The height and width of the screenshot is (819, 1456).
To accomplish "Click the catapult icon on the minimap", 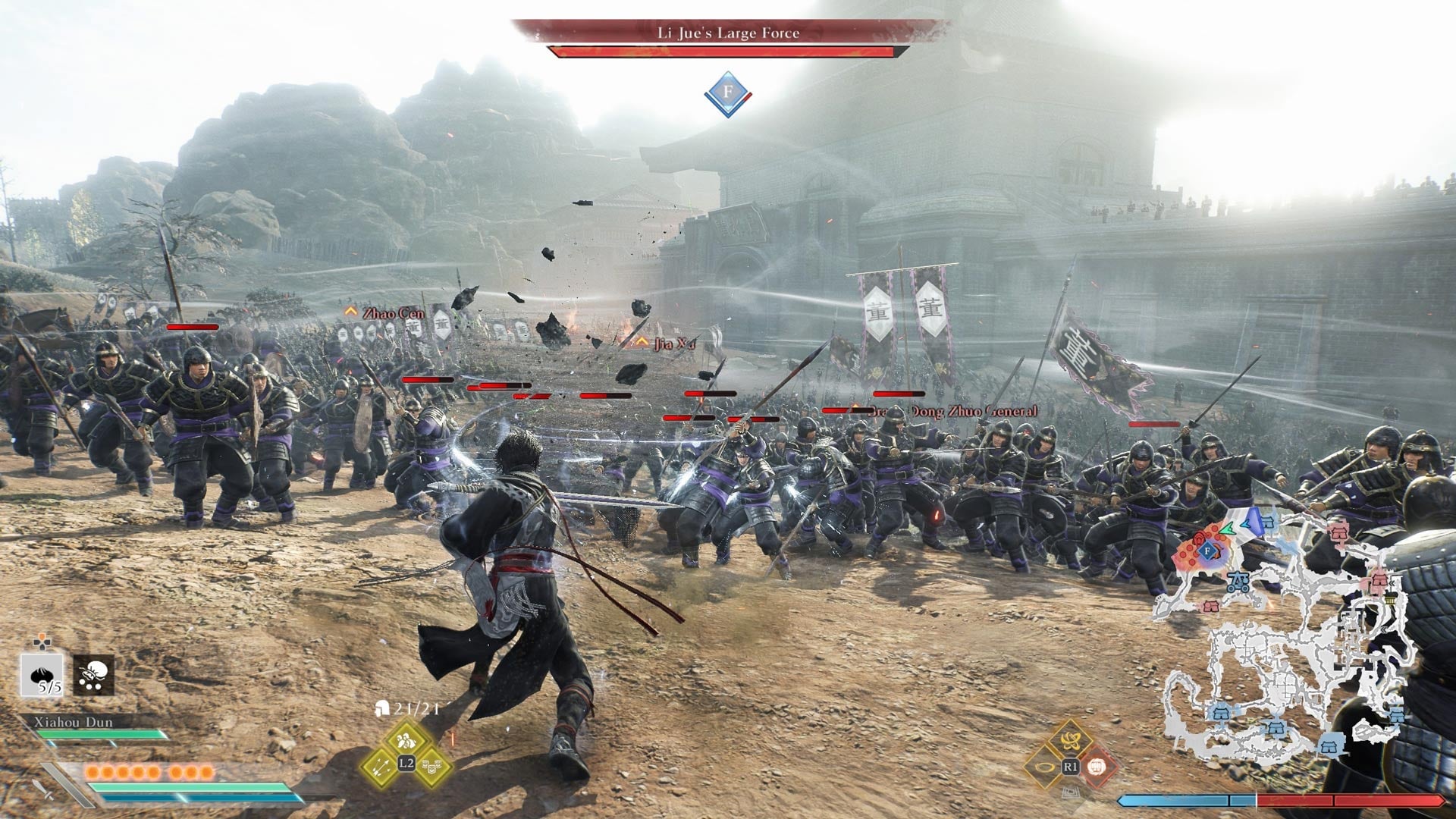I will pos(1237,582).
